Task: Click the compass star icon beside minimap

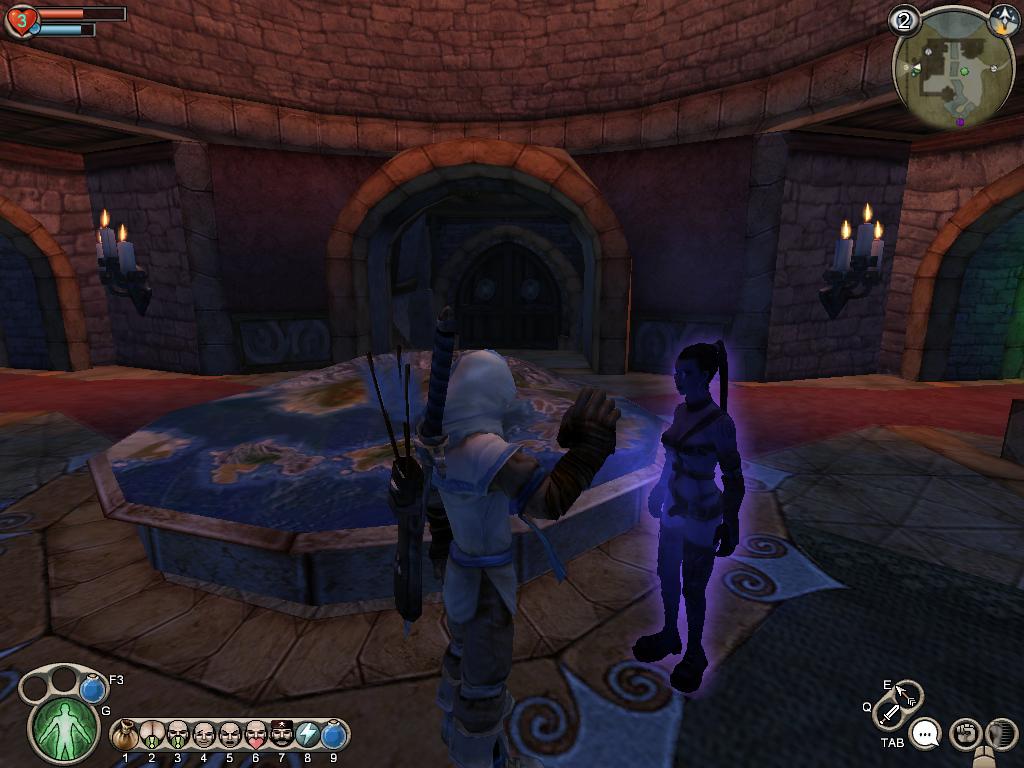Action: tap(1003, 17)
